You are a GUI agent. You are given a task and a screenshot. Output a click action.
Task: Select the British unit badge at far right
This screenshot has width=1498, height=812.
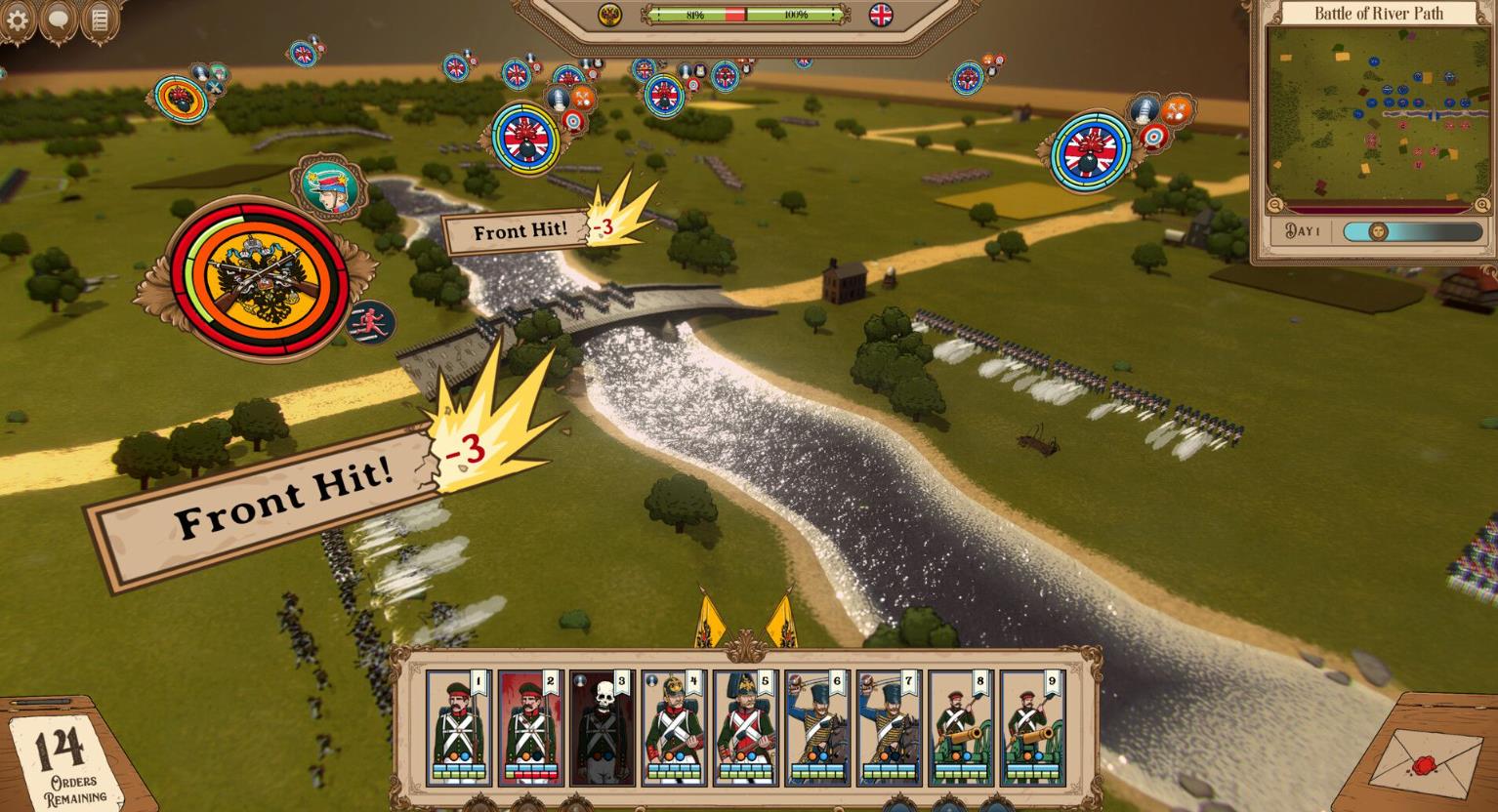1092,152
